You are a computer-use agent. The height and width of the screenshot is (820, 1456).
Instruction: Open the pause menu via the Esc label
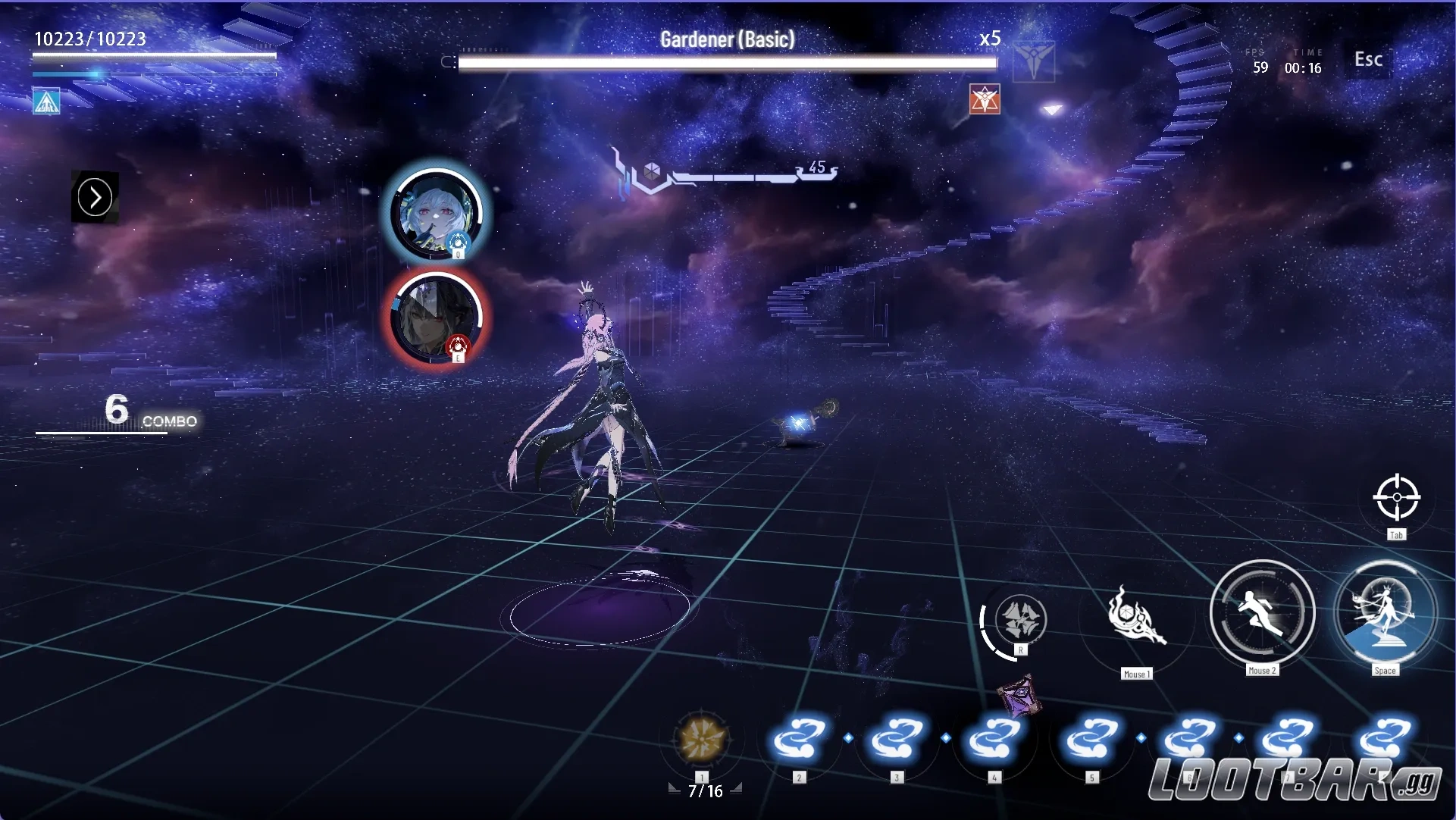pos(1368,59)
